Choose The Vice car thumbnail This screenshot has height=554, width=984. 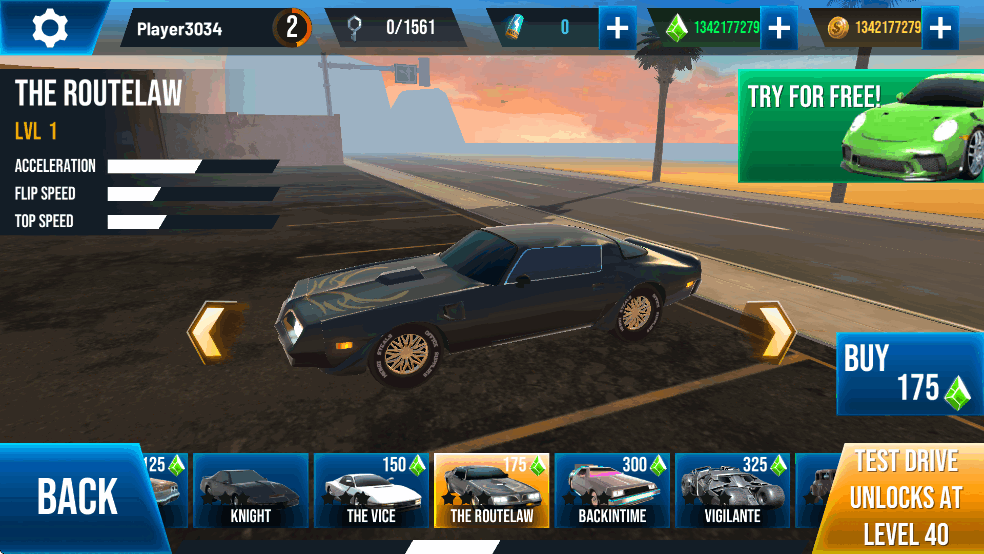click(x=371, y=490)
